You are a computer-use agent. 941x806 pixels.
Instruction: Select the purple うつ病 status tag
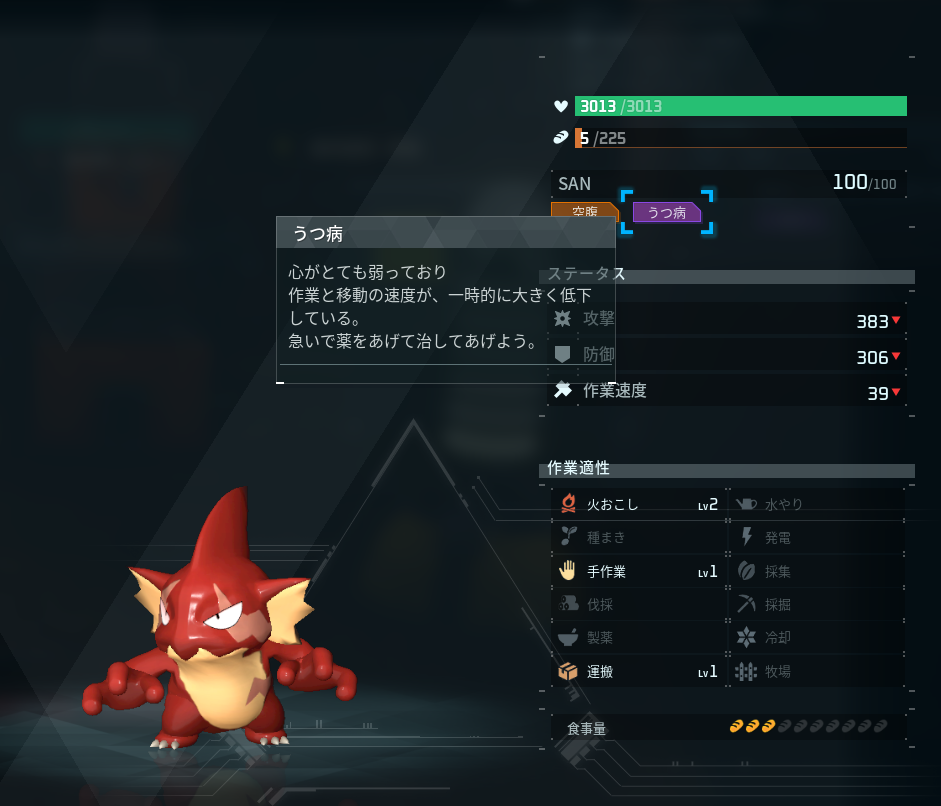pos(667,212)
